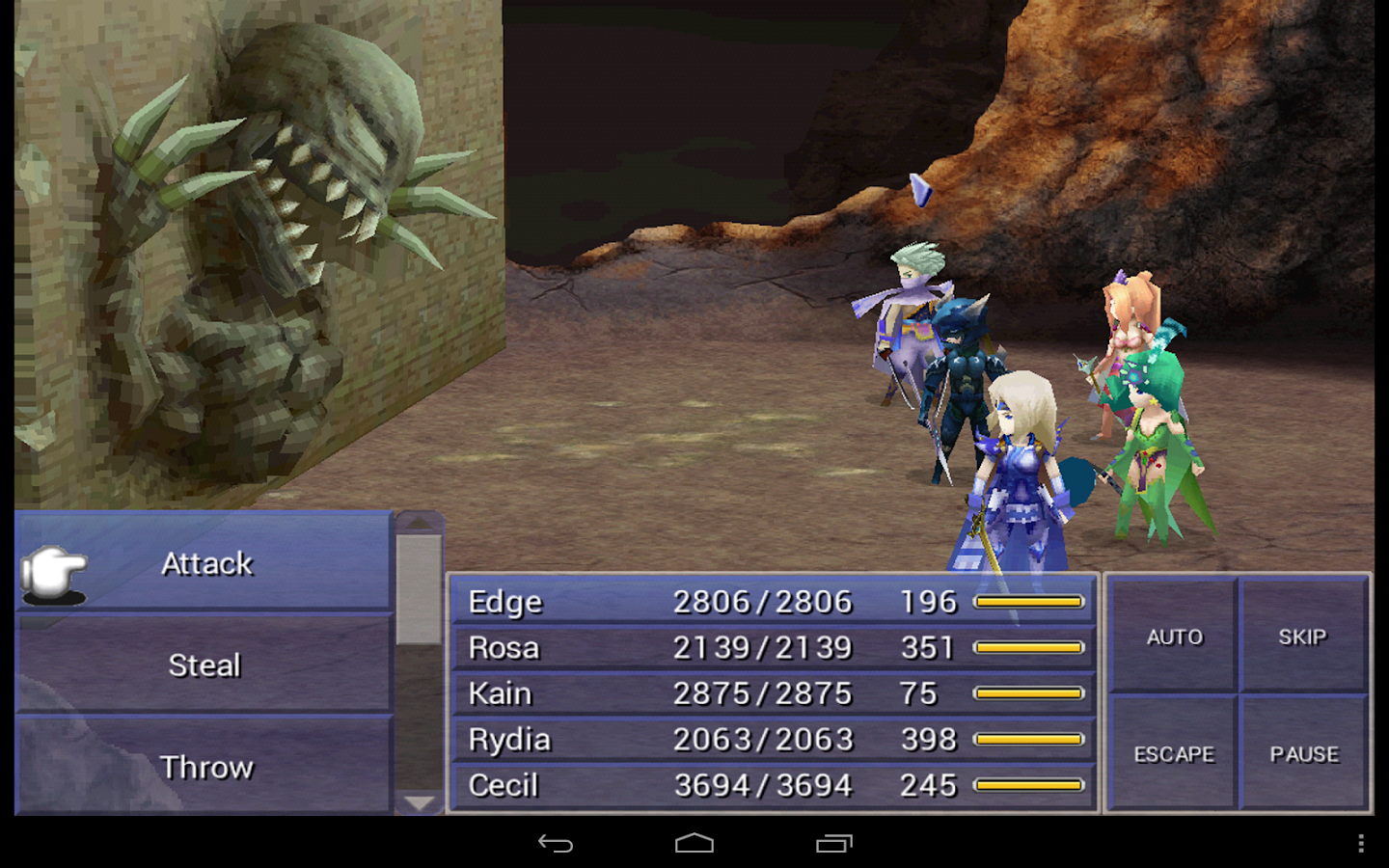Click Rydia's status row
Image resolution: width=1389 pixels, height=868 pixels.
(x=675, y=739)
